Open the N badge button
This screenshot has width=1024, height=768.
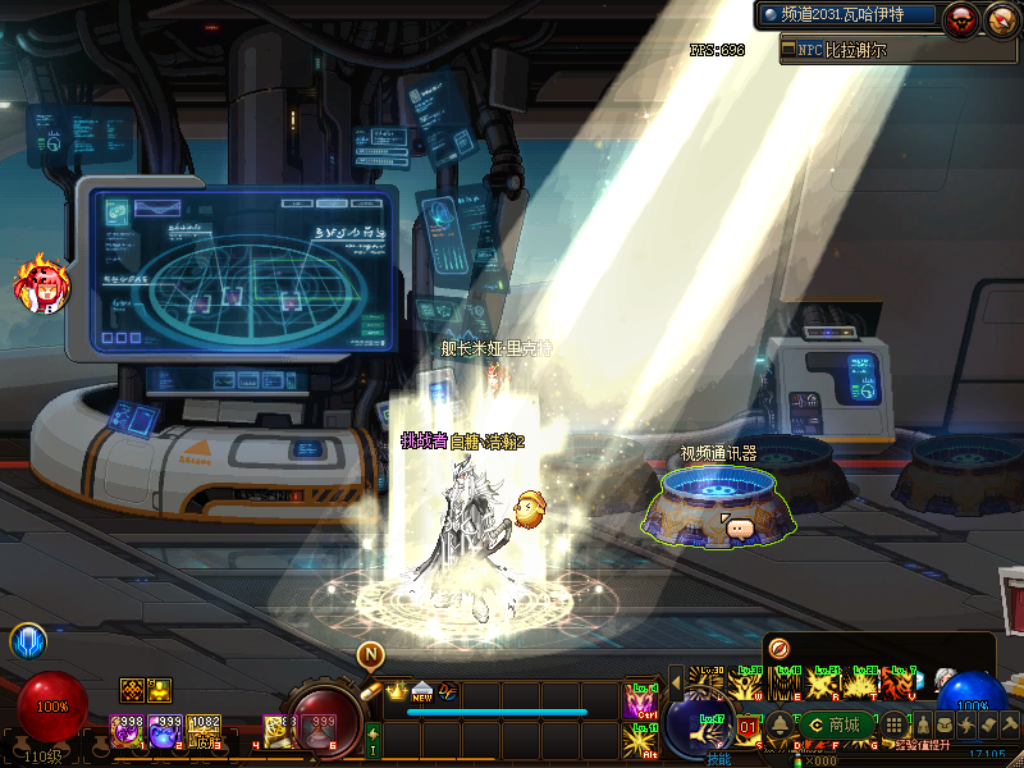[370, 655]
